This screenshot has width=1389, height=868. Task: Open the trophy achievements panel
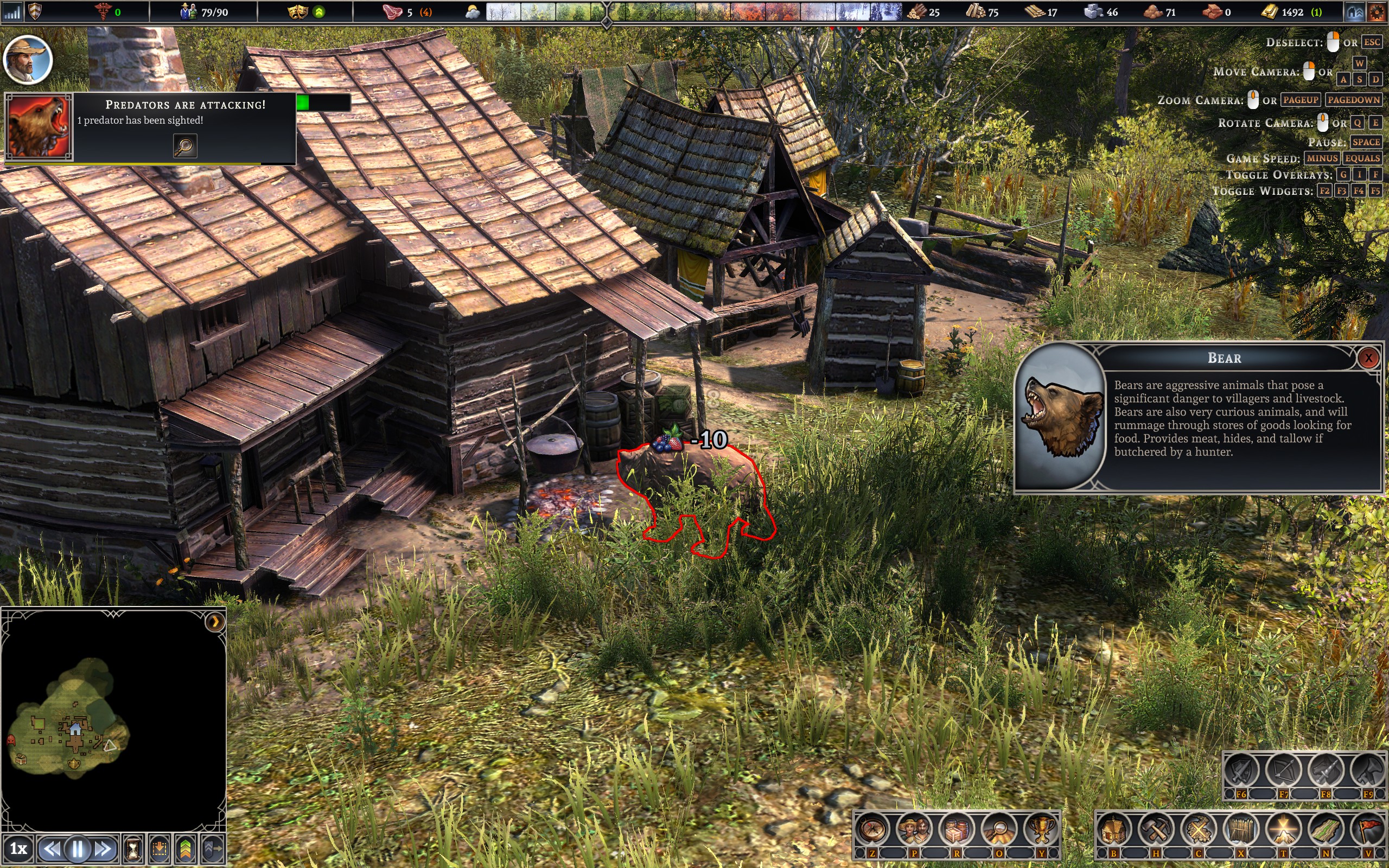(x=1041, y=829)
